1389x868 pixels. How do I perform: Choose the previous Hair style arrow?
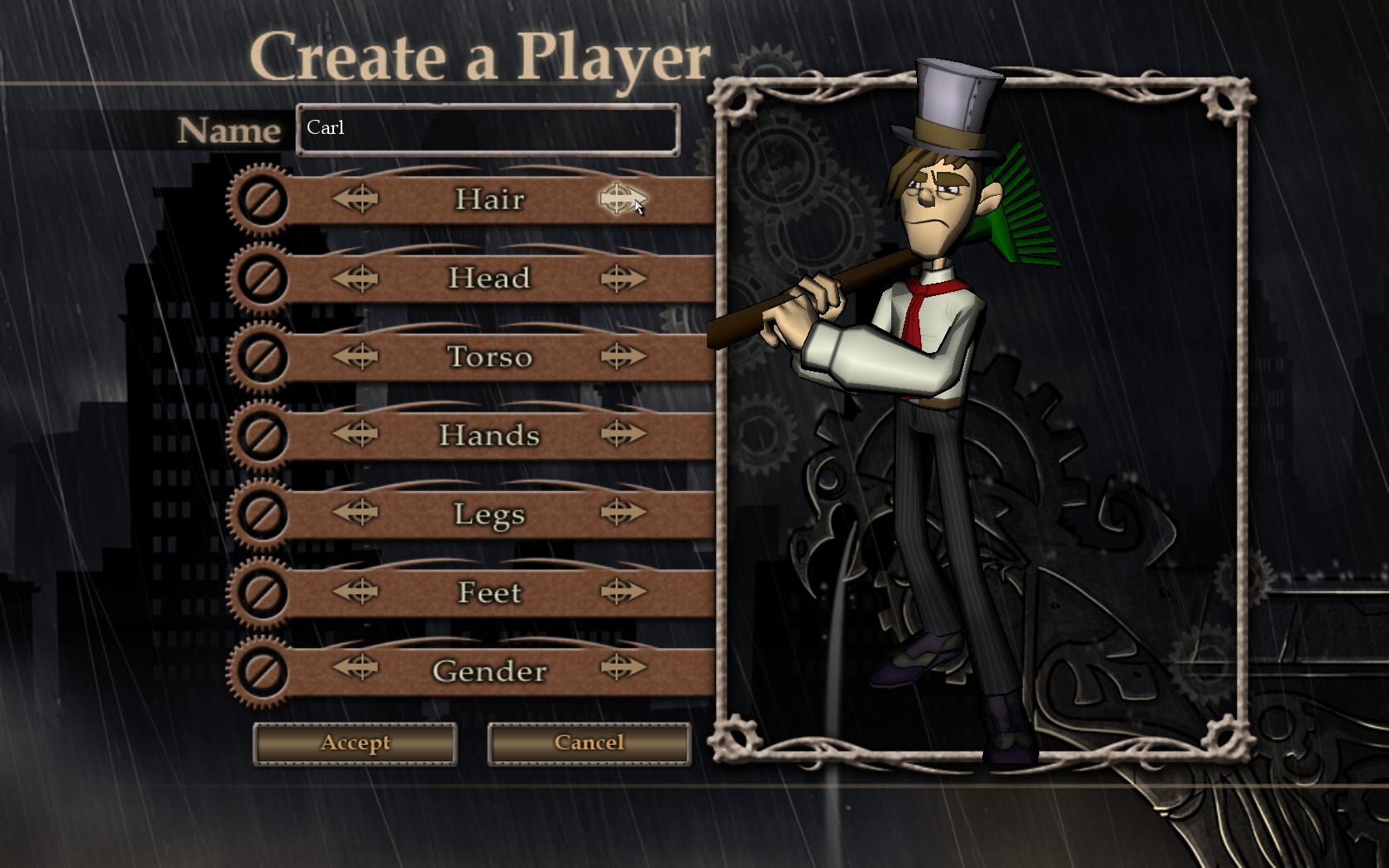pos(356,199)
